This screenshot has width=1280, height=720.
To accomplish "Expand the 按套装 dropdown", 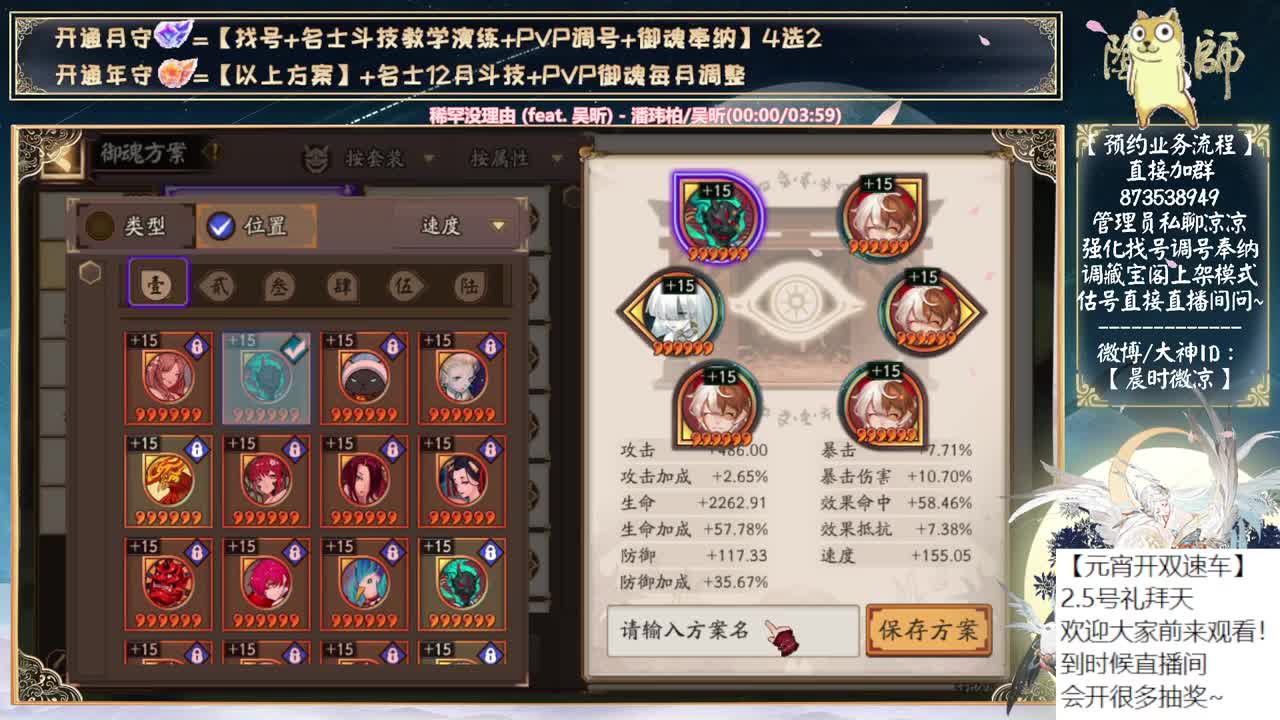I will (x=390, y=157).
